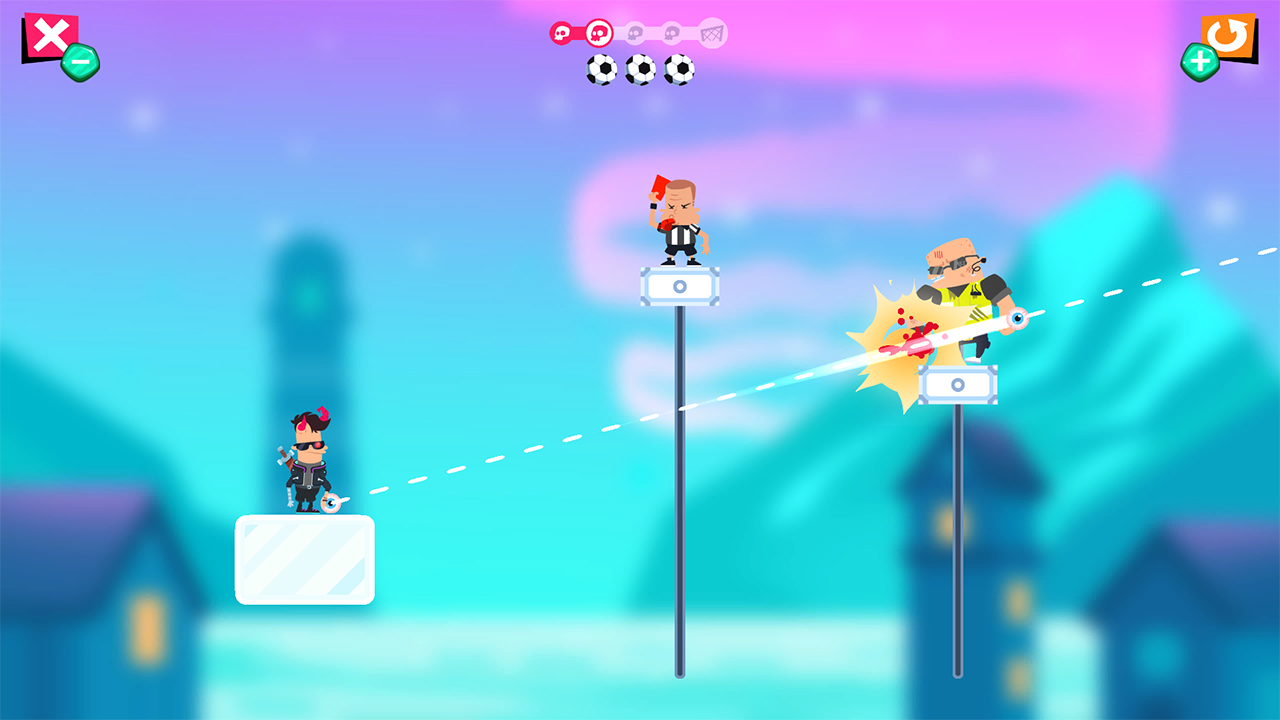1280x720 pixels.
Task: Click the highlighted second skull stage icon
Action: pyautogui.click(x=599, y=32)
